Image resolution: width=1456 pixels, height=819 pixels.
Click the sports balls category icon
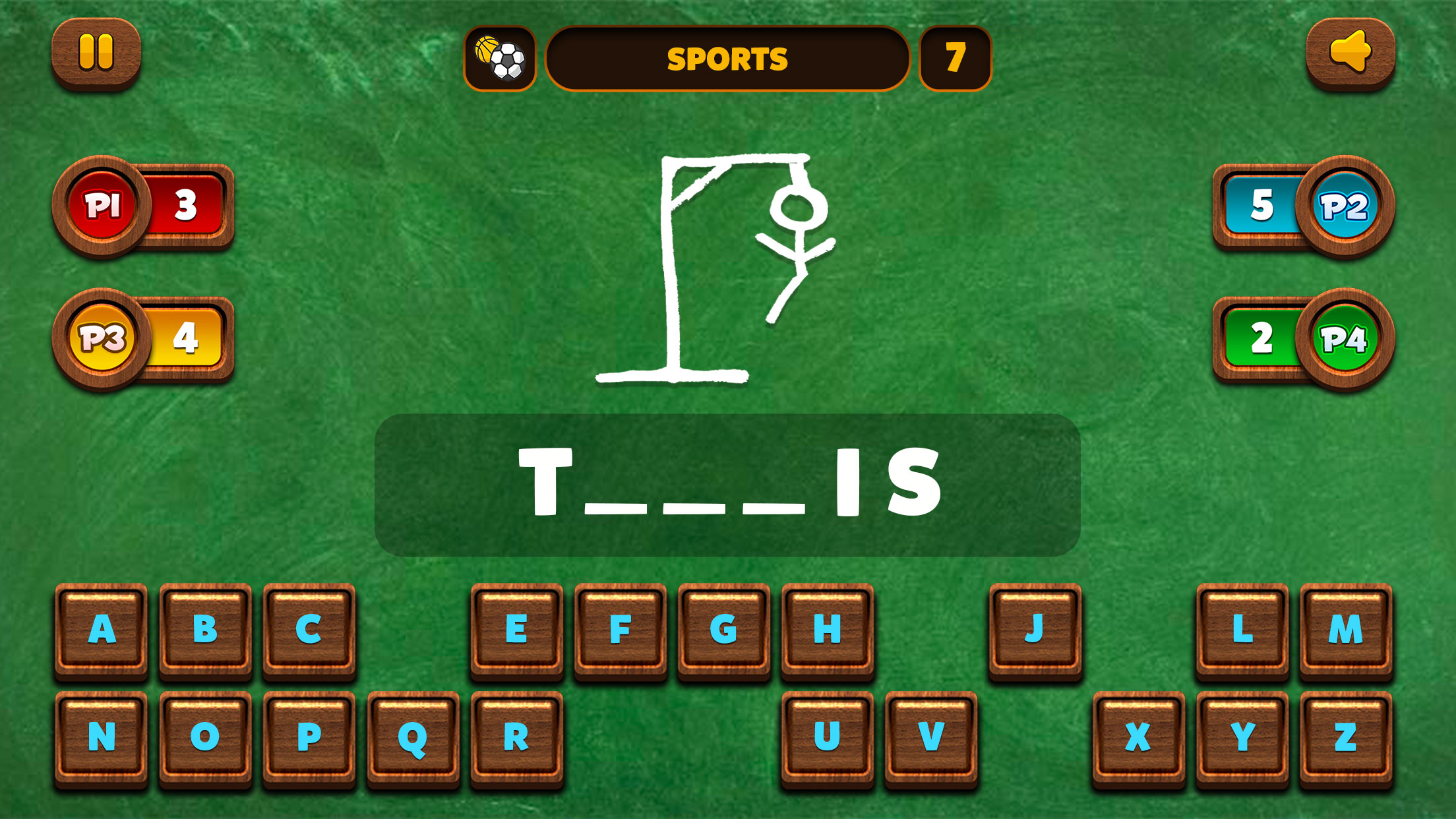[x=501, y=58]
